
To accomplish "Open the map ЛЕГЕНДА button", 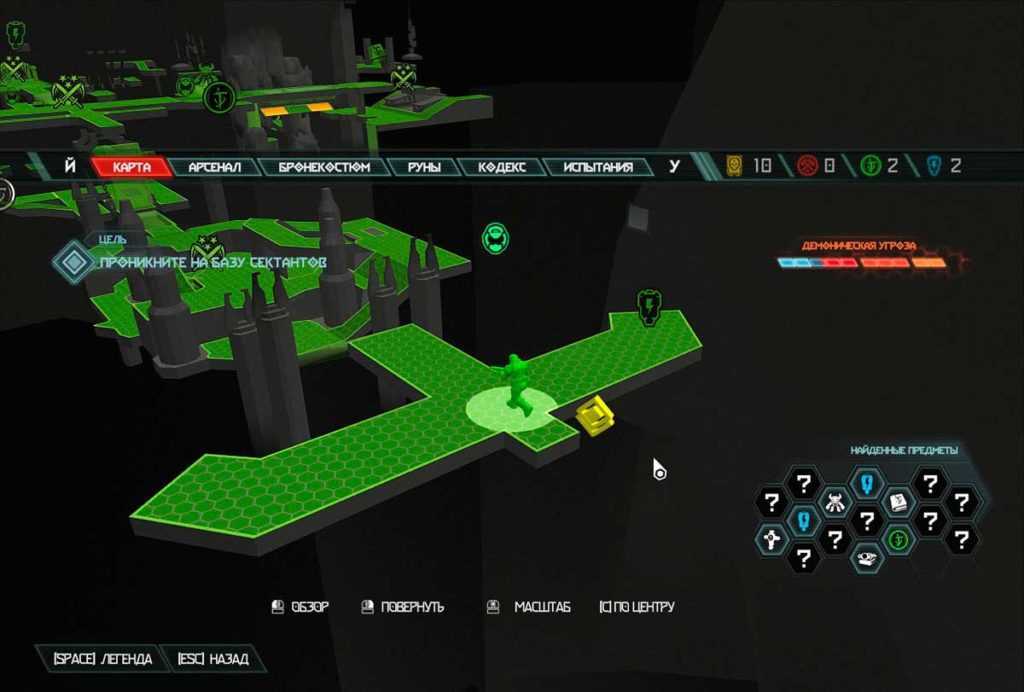I will (96, 659).
